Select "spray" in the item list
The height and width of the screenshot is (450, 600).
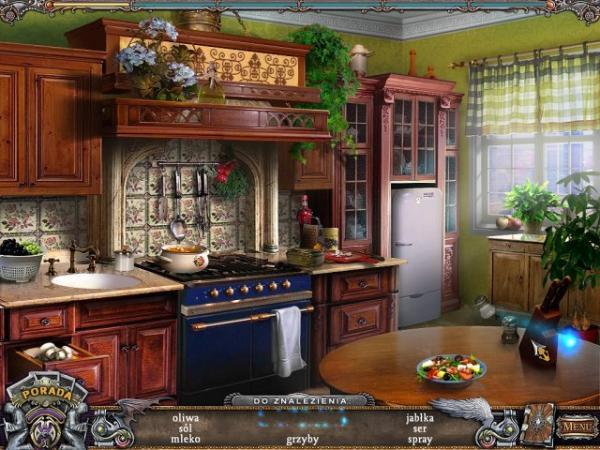click(x=420, y=439)
